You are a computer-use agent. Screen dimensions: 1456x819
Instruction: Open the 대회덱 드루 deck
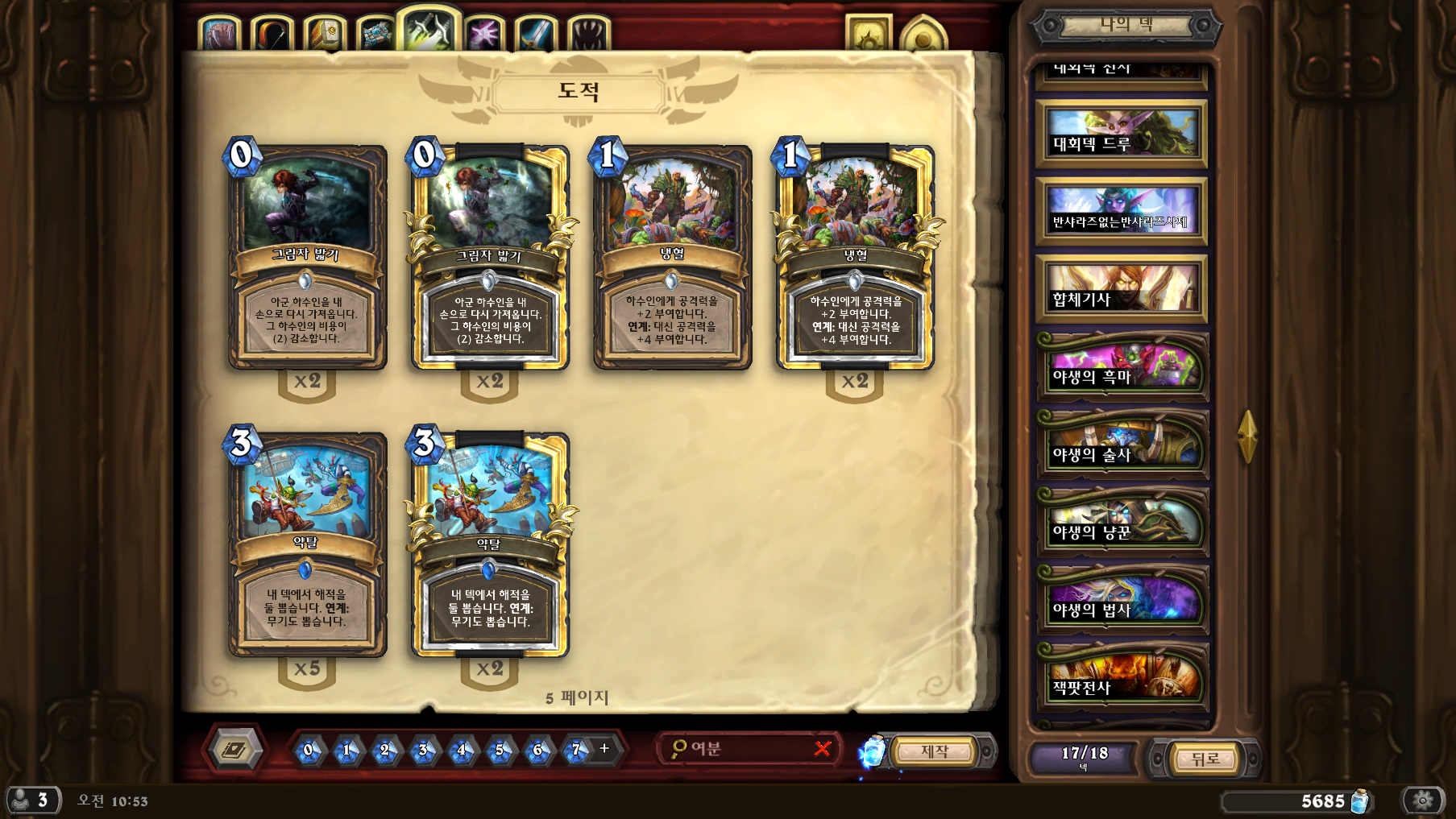[x=1121, y=134]
